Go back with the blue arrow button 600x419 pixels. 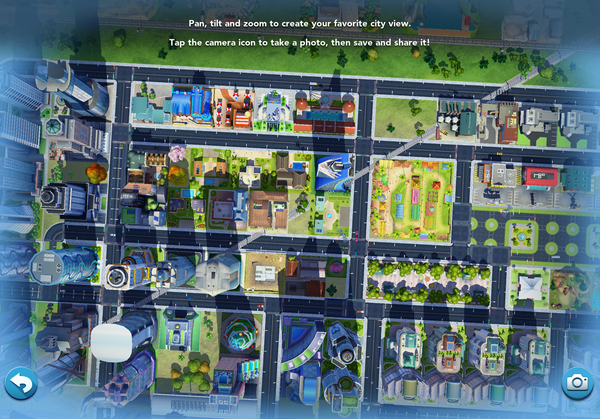[x=21, y=382]
